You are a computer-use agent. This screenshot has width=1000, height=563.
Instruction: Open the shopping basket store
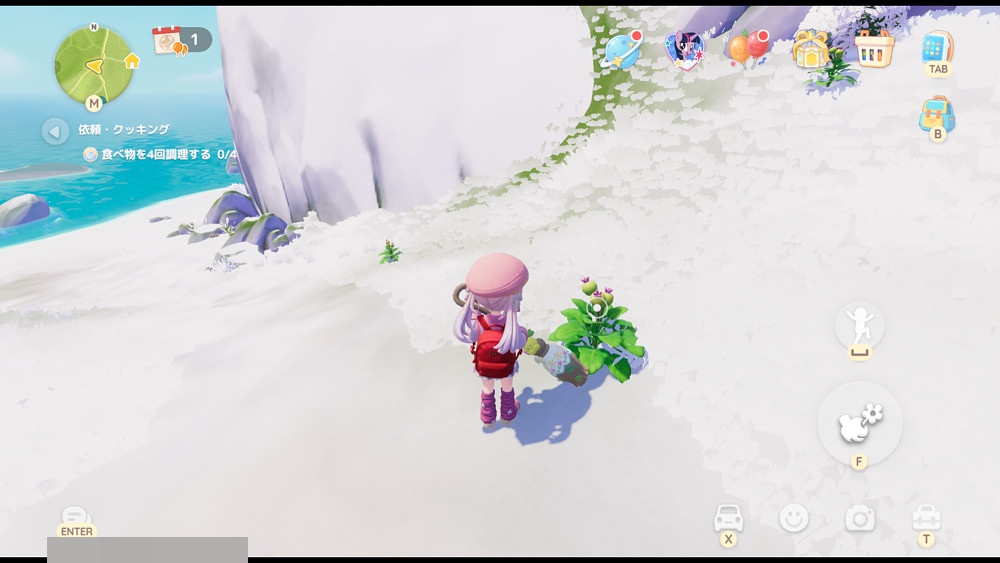(873, 48)
